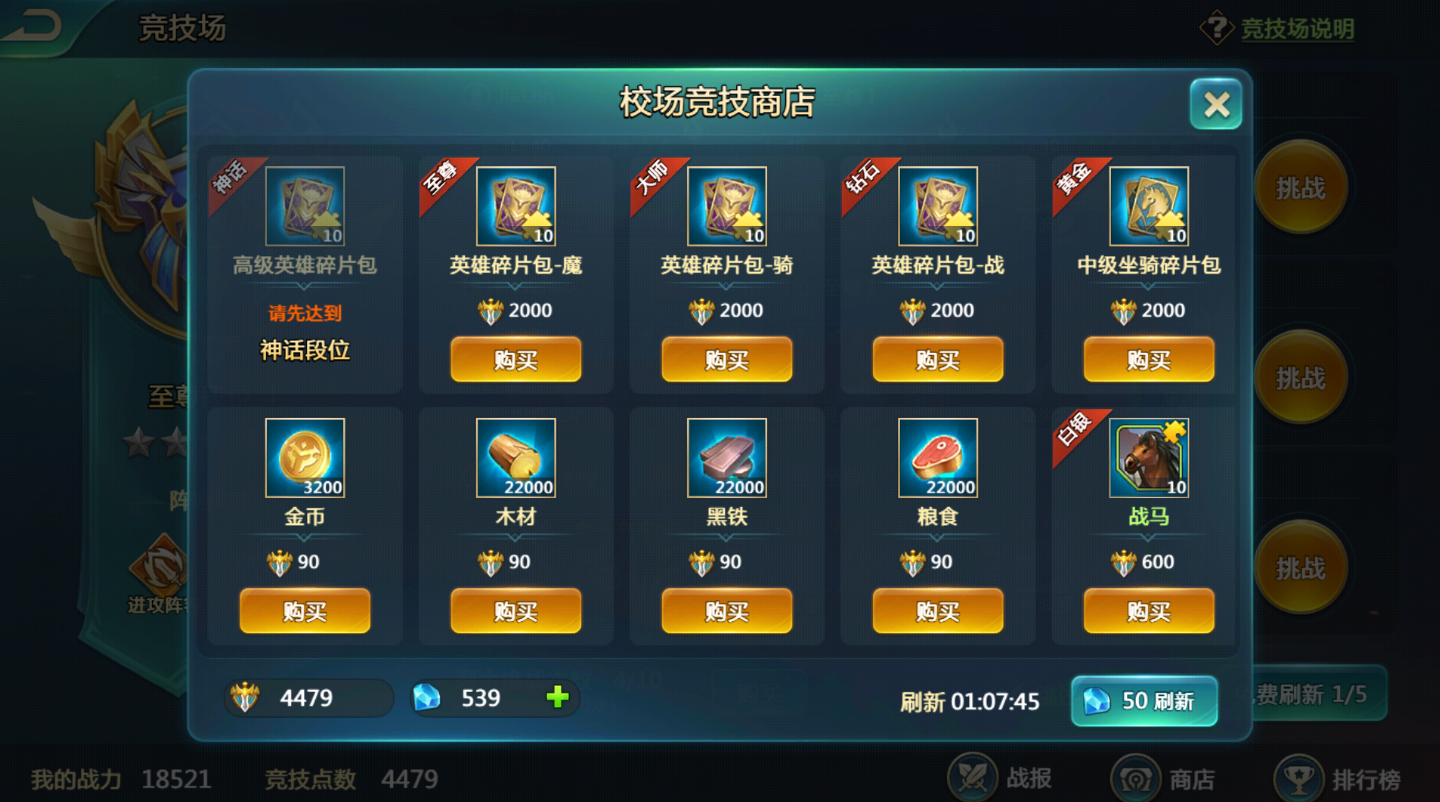Select the 高级英雄碎片包 item icon
The width and height of the screenshot is (1440, 802).
(305, 207)
